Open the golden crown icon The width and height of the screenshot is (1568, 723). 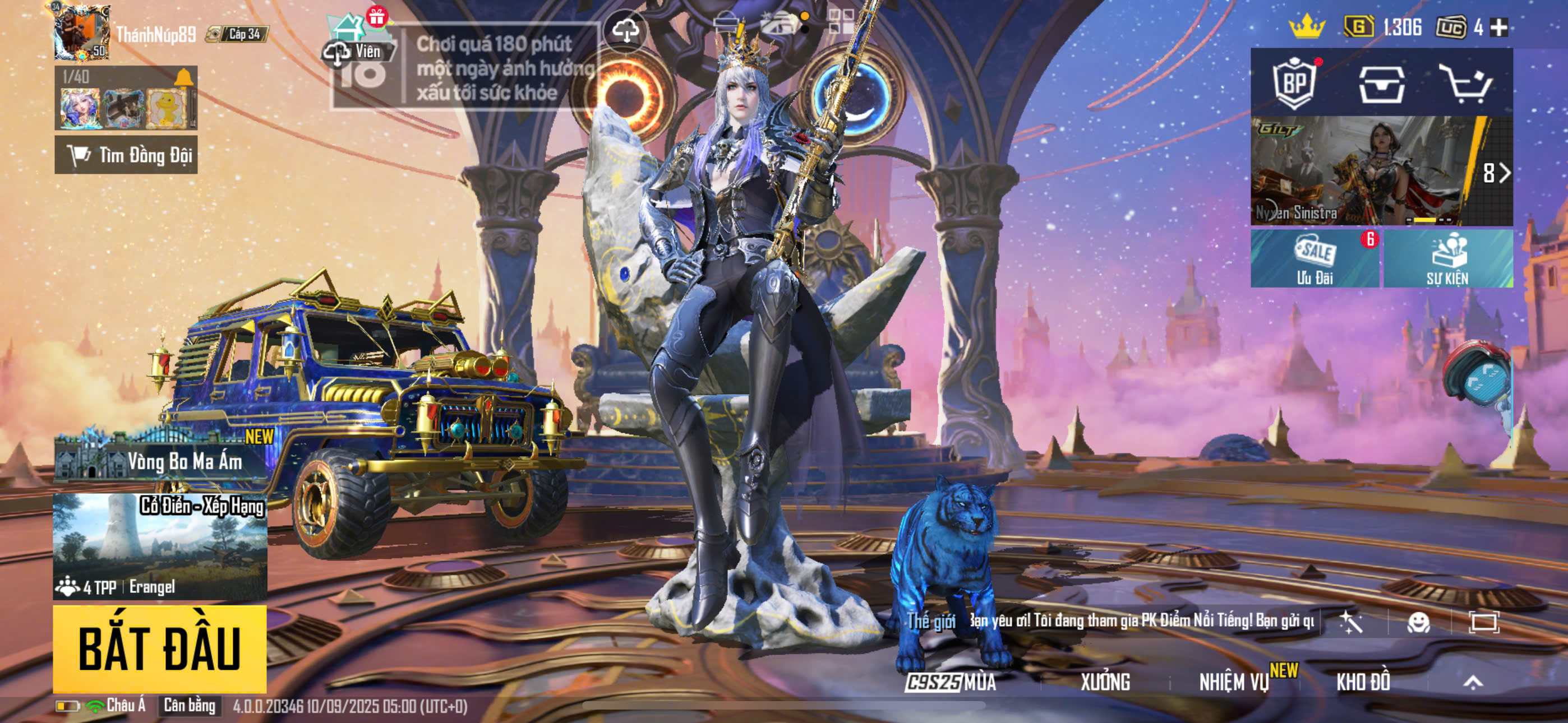[1306, 27]
